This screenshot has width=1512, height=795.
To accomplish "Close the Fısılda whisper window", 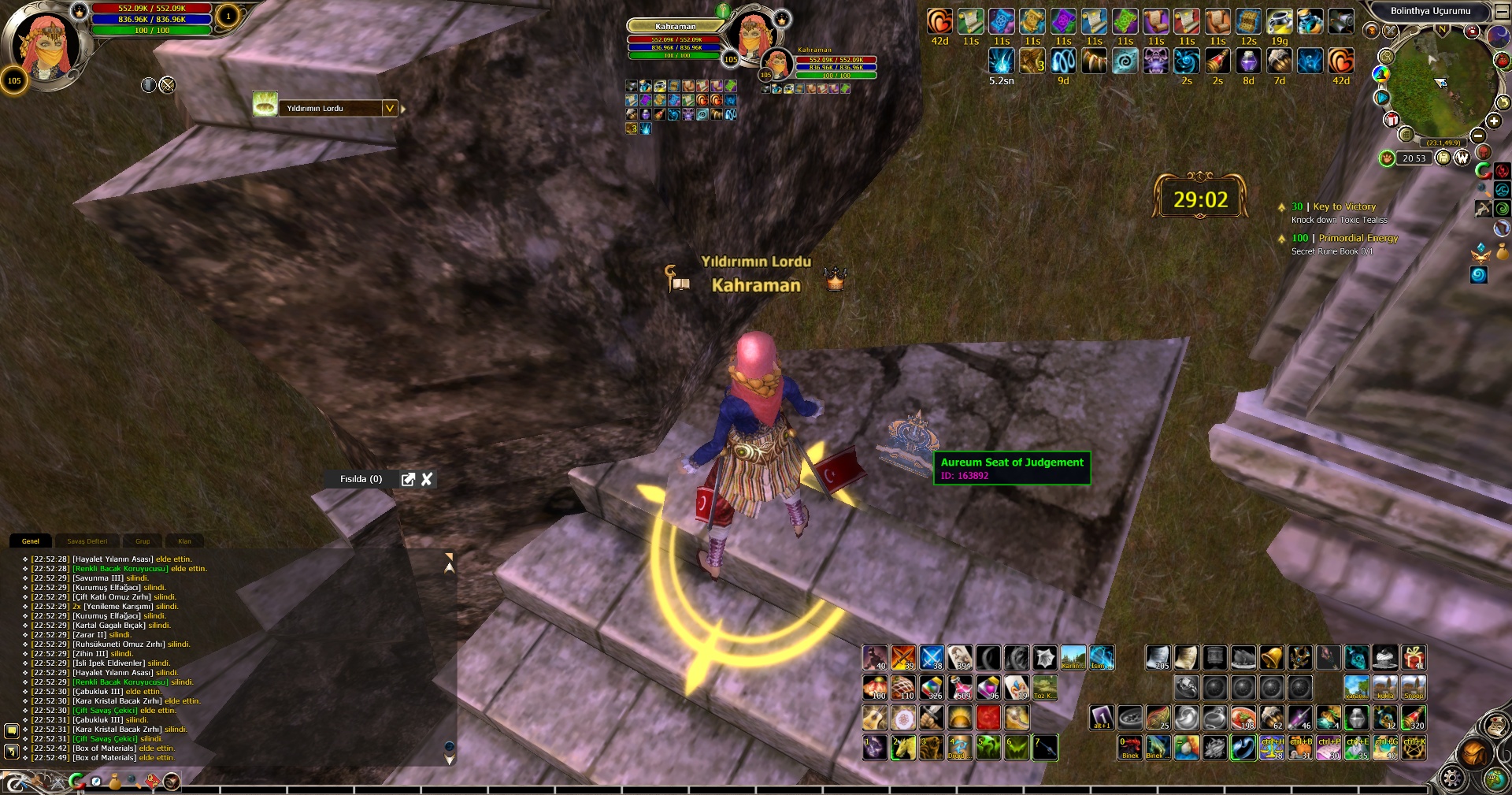I will pyautogui.click(x=427, y=479).
